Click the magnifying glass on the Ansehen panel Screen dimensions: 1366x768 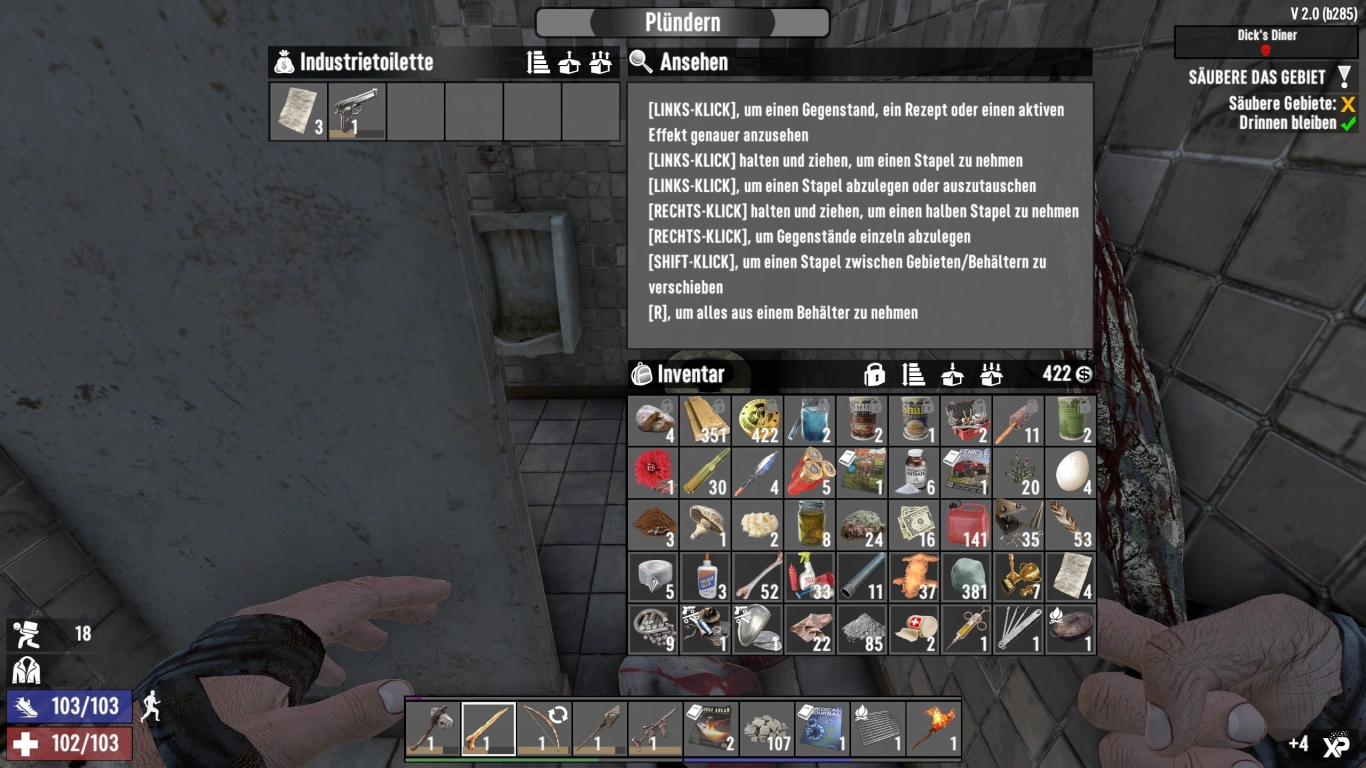[641, 62]
